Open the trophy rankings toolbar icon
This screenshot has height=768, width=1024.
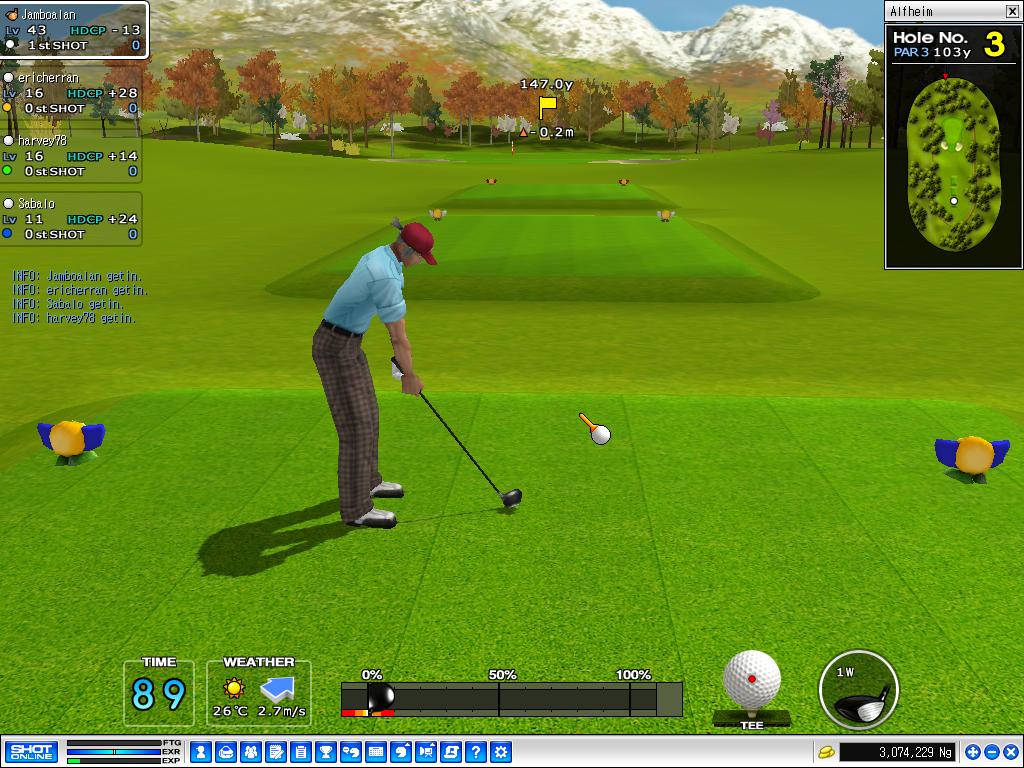click(325, 752)
